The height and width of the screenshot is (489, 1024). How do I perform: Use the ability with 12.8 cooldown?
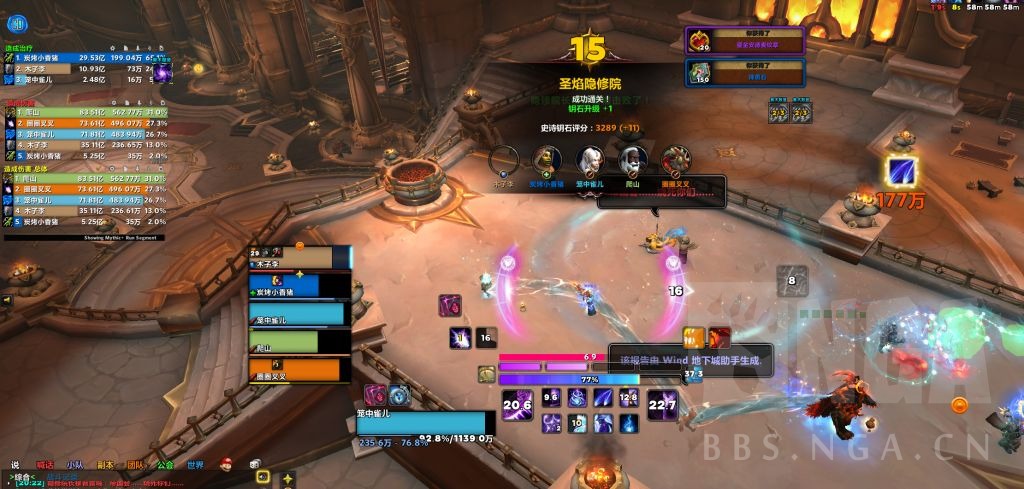click(629, 398)
